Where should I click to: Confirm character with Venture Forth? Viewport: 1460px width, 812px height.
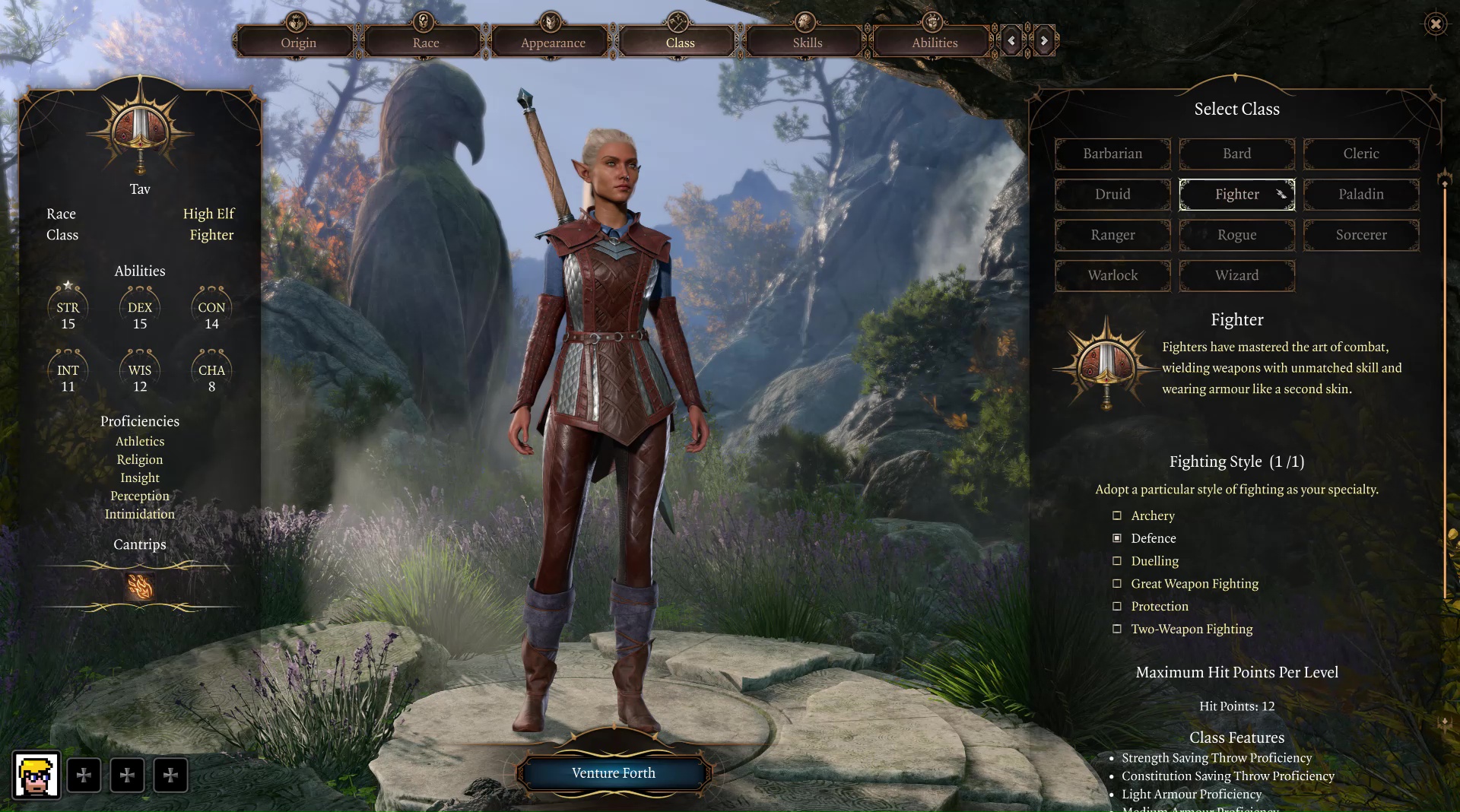pos(614,773)
